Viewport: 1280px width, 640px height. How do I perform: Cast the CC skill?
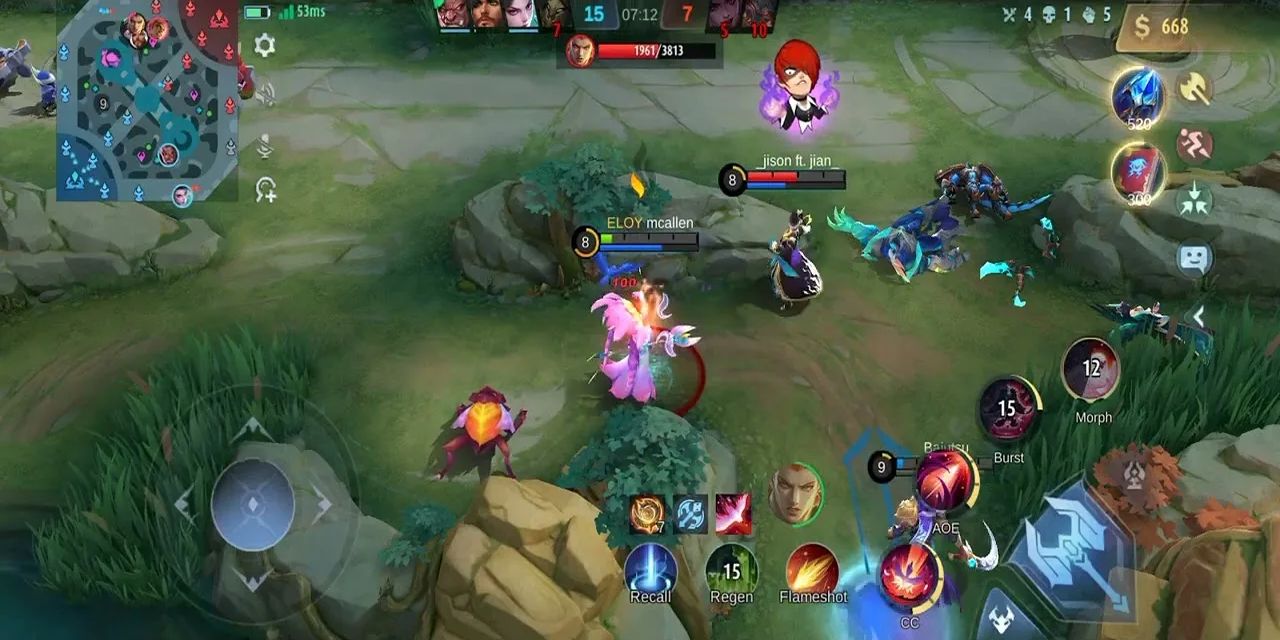click(909, 576)
